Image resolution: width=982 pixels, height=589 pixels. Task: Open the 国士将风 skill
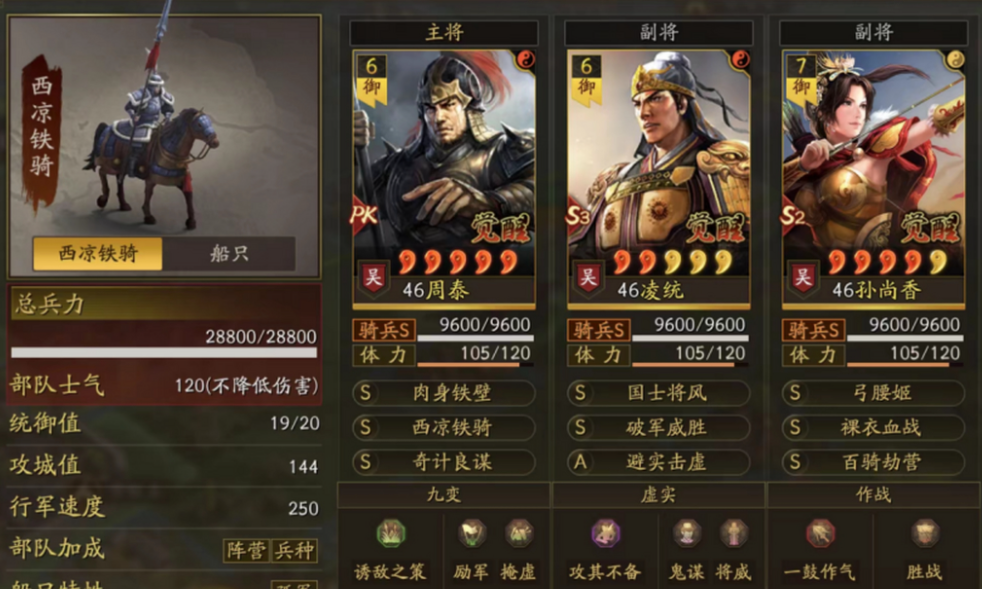click(x=658, y=393)
